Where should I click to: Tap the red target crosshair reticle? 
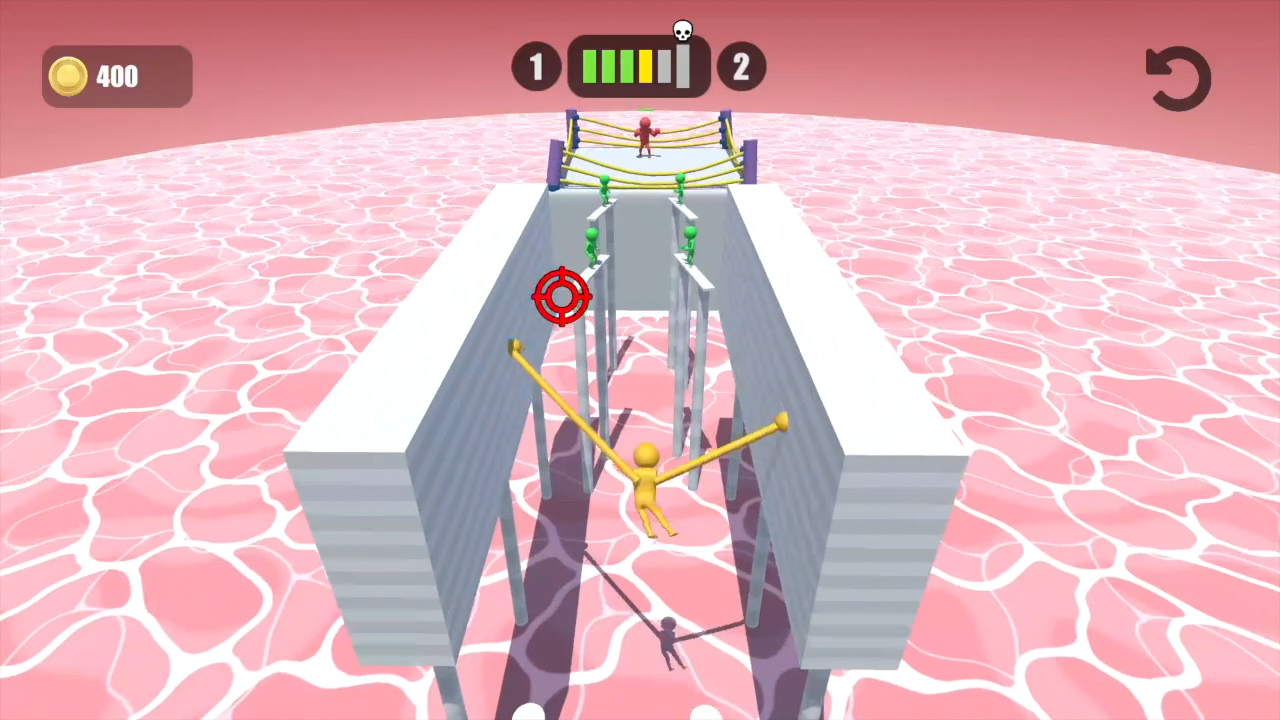(562, 297)
